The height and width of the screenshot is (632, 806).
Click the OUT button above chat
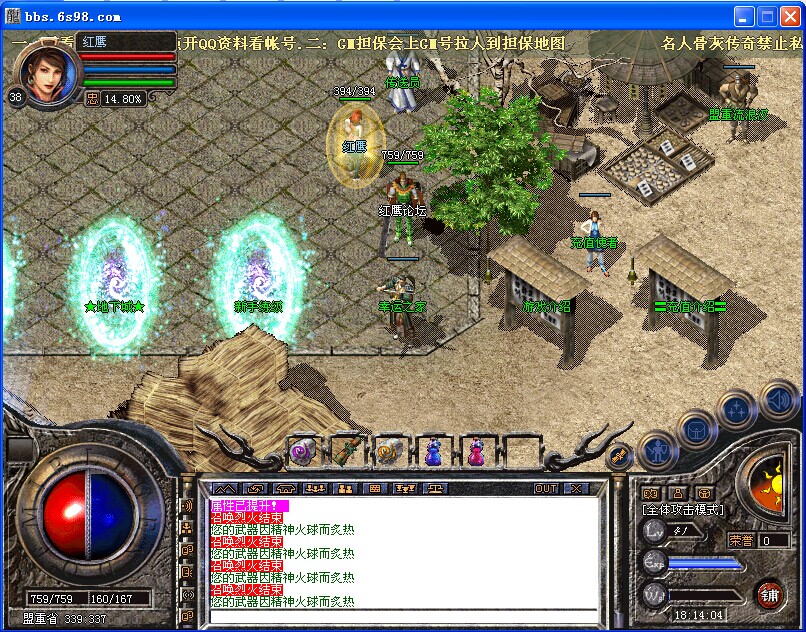pyautogui.click(x=545, y=489)
